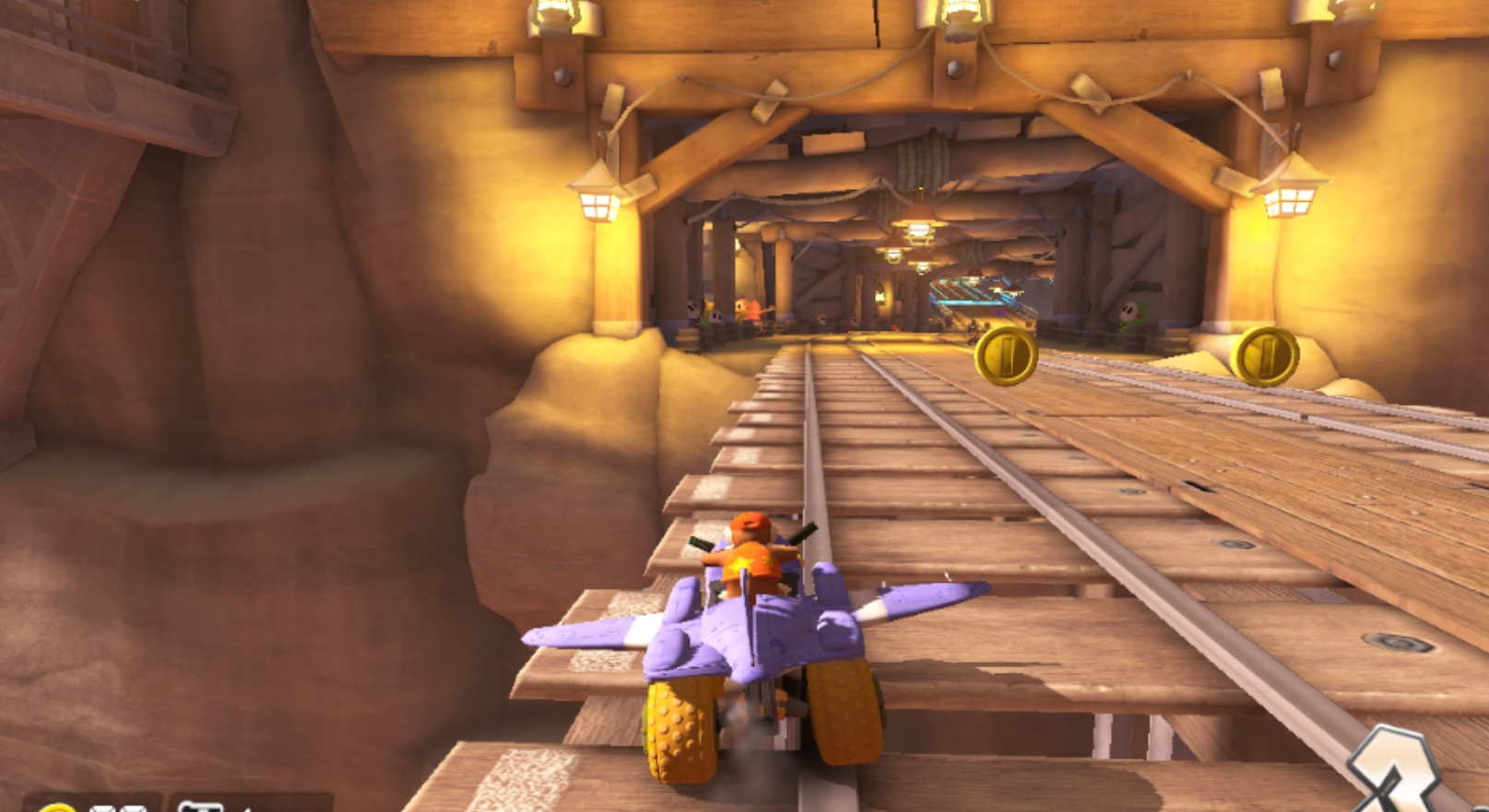Click the lantern at the top center beam
The width and height of the screenshot is (1489, 812).
[x=956, y=17]
